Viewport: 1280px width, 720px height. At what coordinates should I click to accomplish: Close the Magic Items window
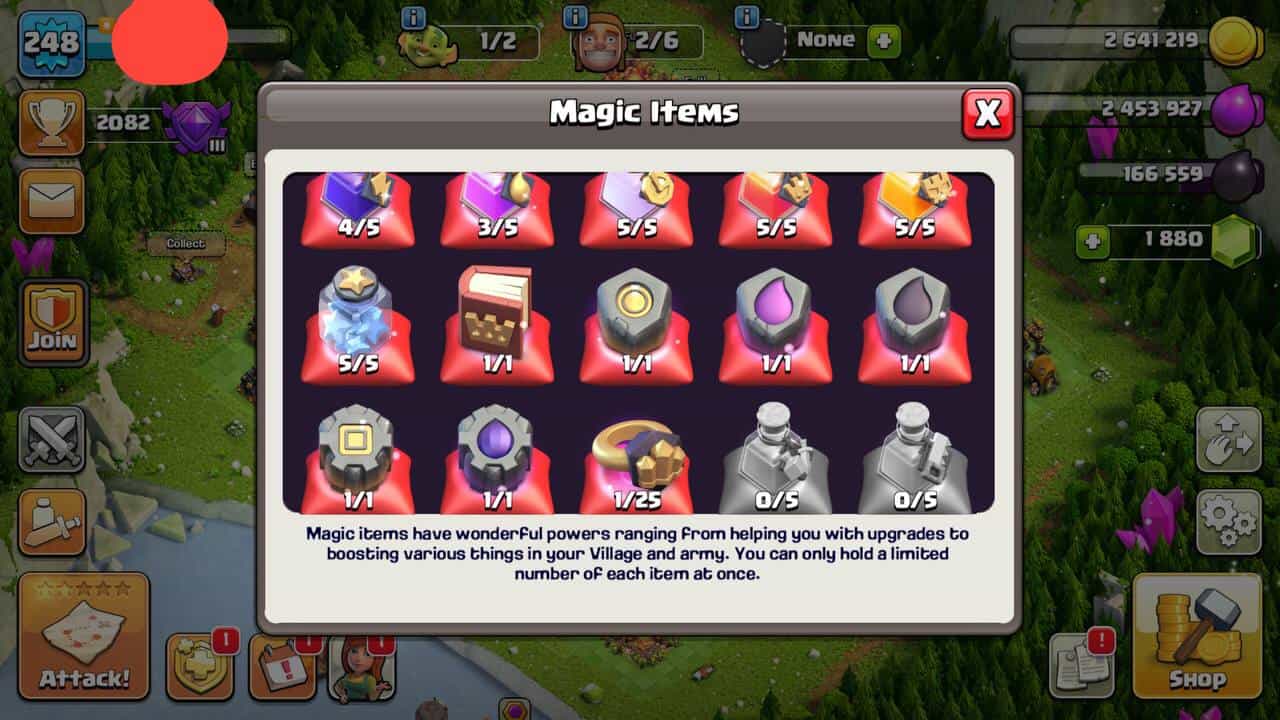[x=987, y=114]
